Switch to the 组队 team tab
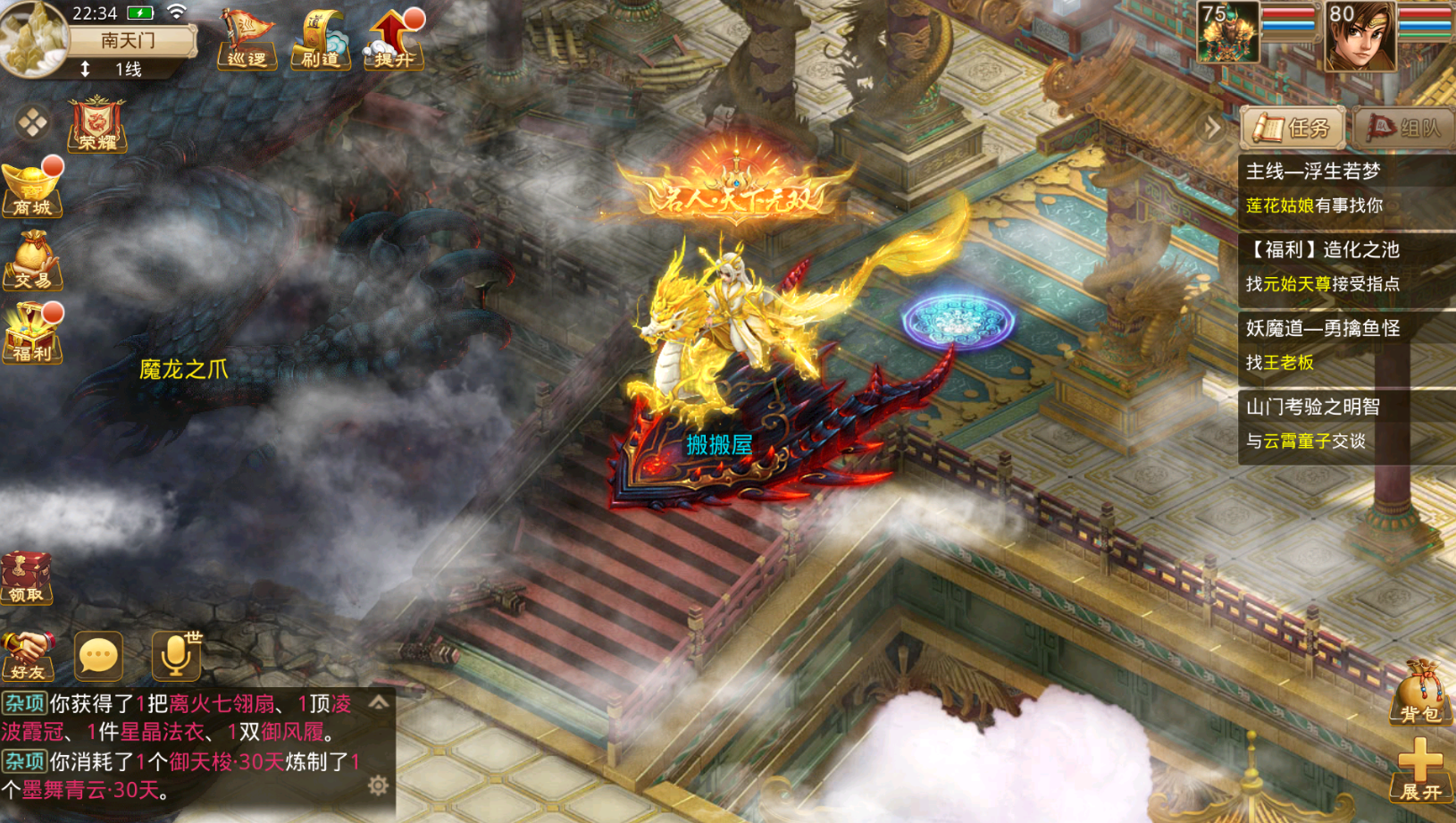 pyautogui.click(x=1403, y=129)
